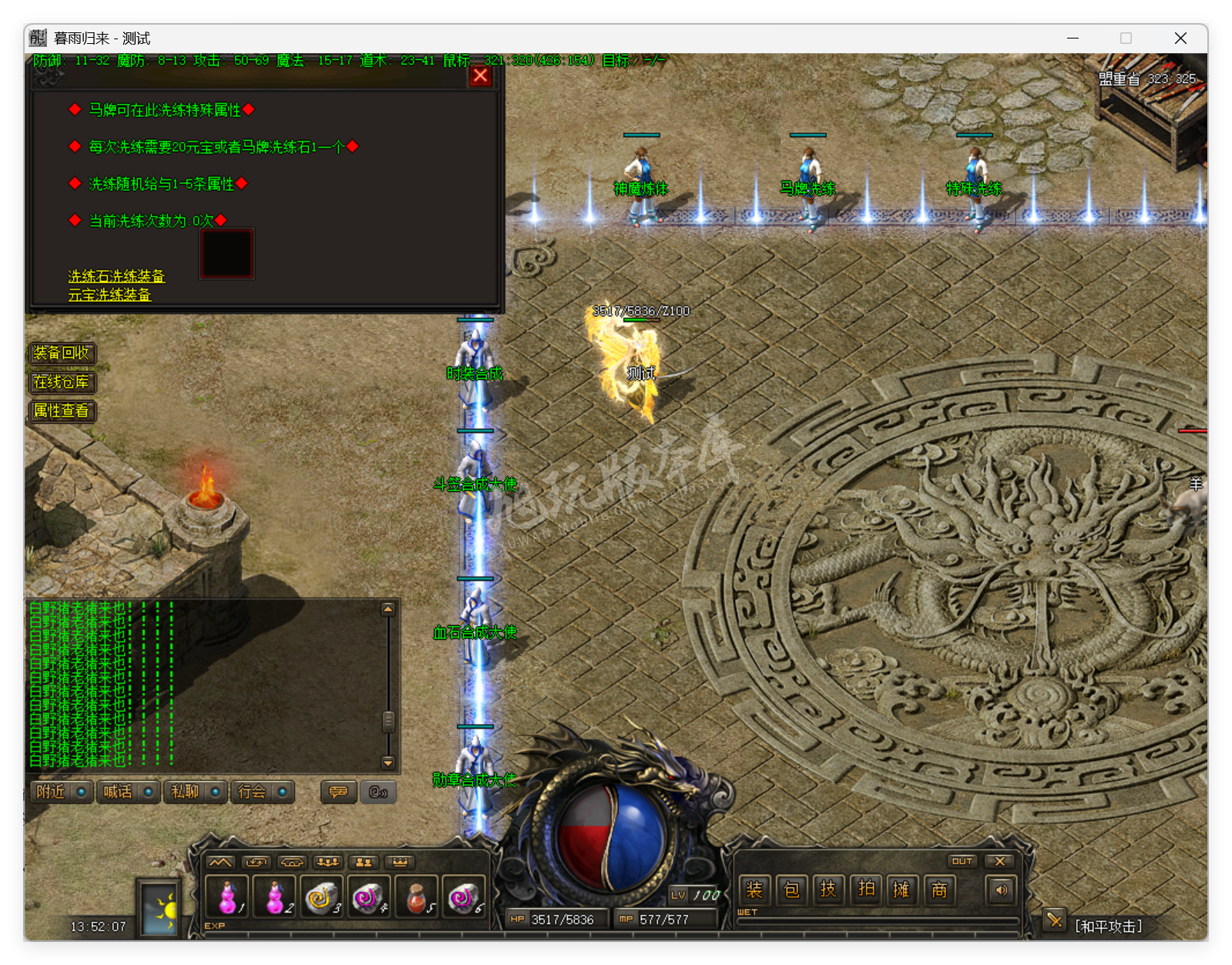Click the OUT logout button

point(962,861)
